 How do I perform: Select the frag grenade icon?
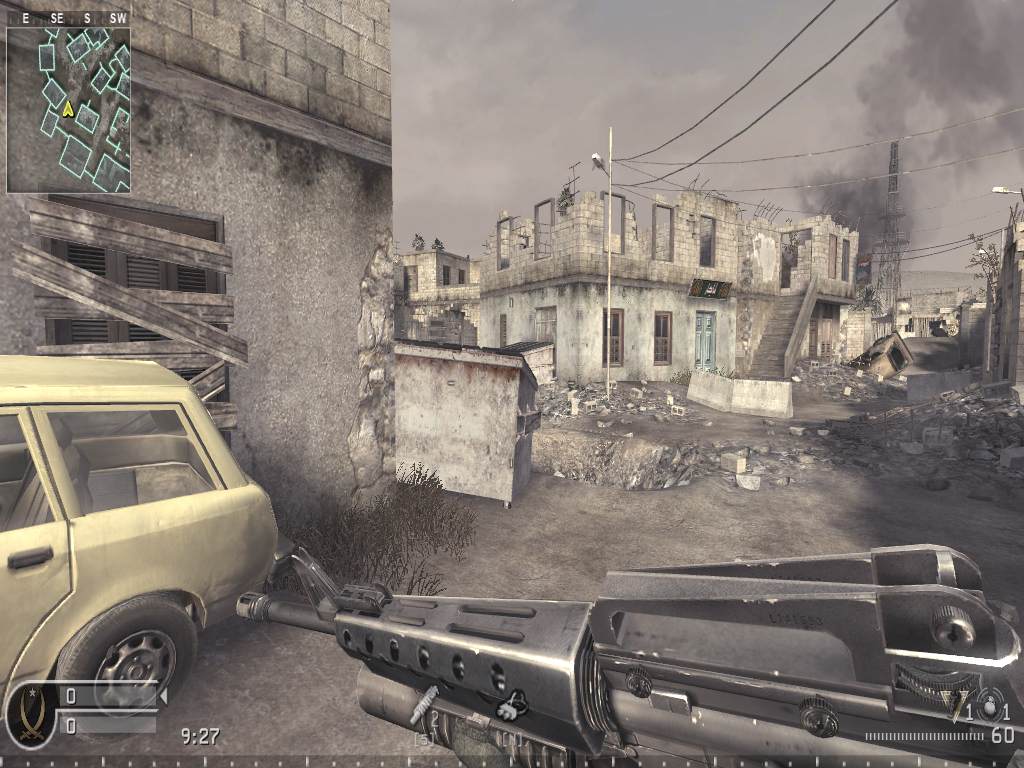[x=989, y=706]
